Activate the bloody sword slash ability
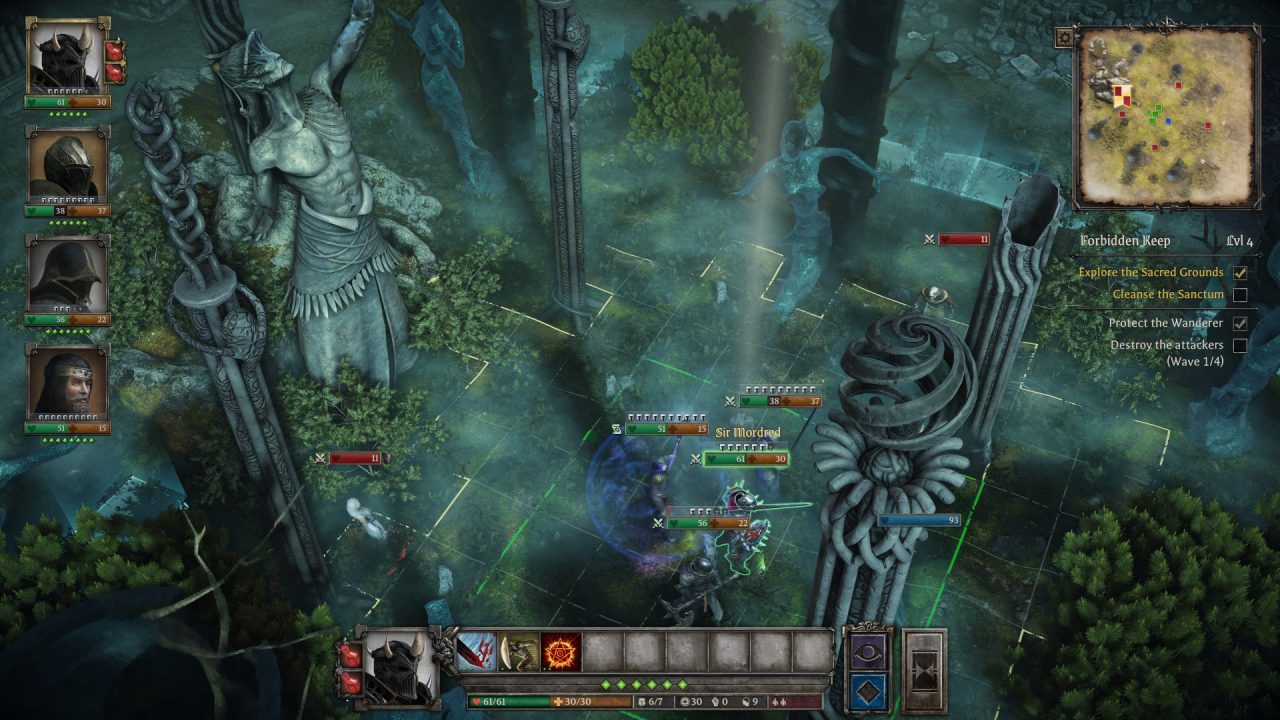Image resolution: width=1280 pixels, height=720 pixels. 477,652
